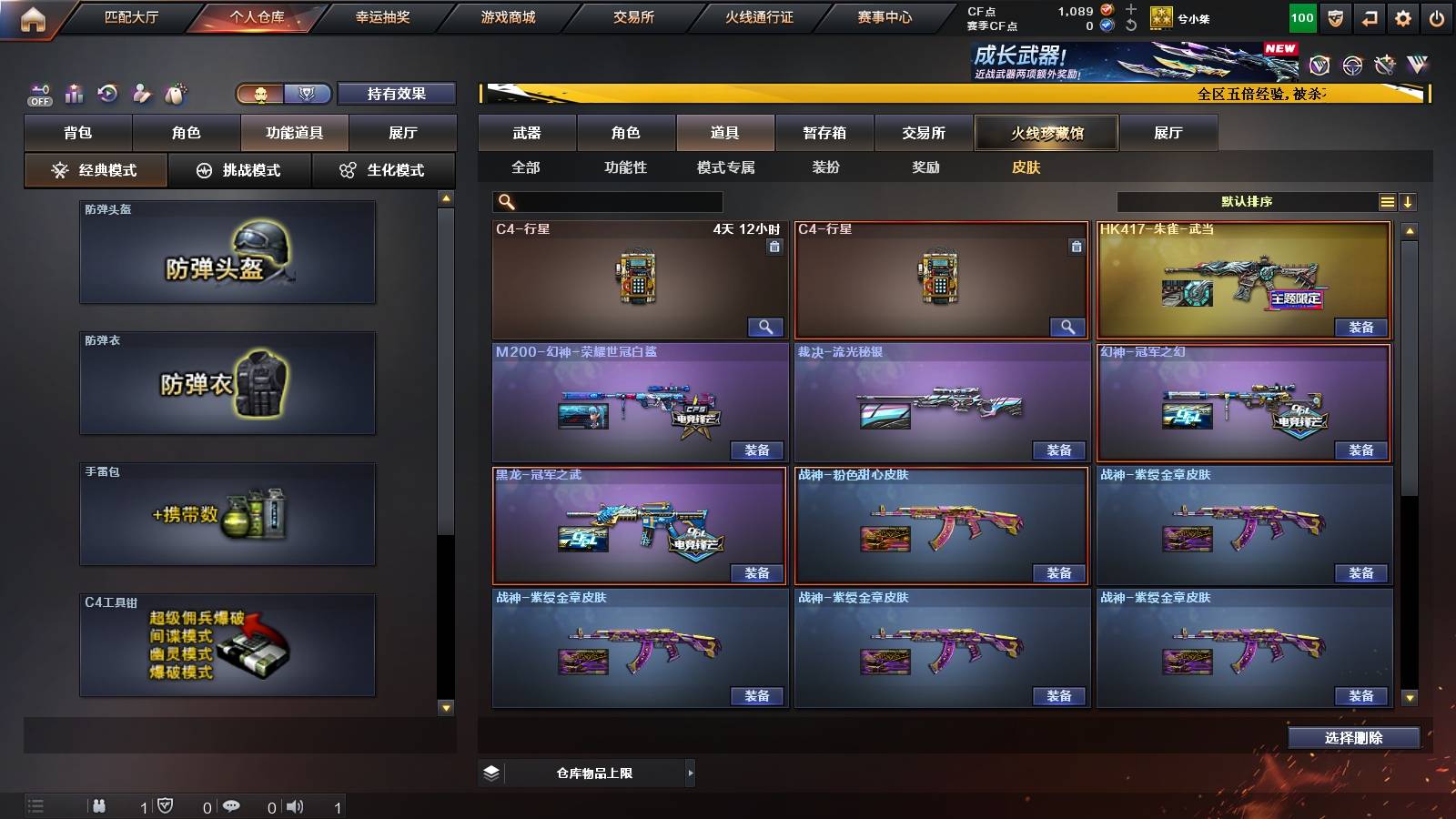Switch to the 交易所 tab
This screenshot has width=1456, height=819.
coord(925,133)
